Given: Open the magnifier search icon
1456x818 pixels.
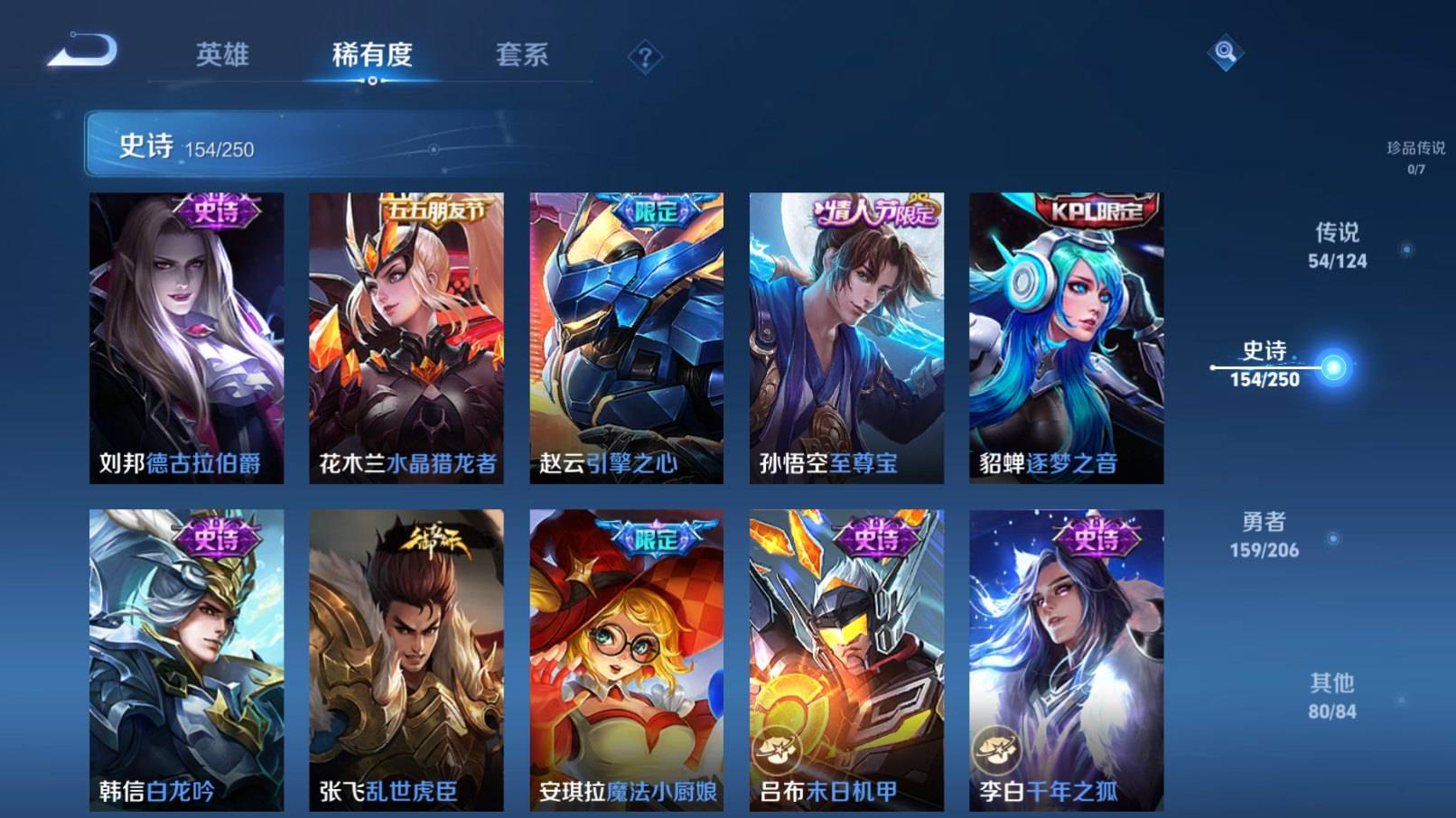Looking at the screenshot, I should 1225,52.
